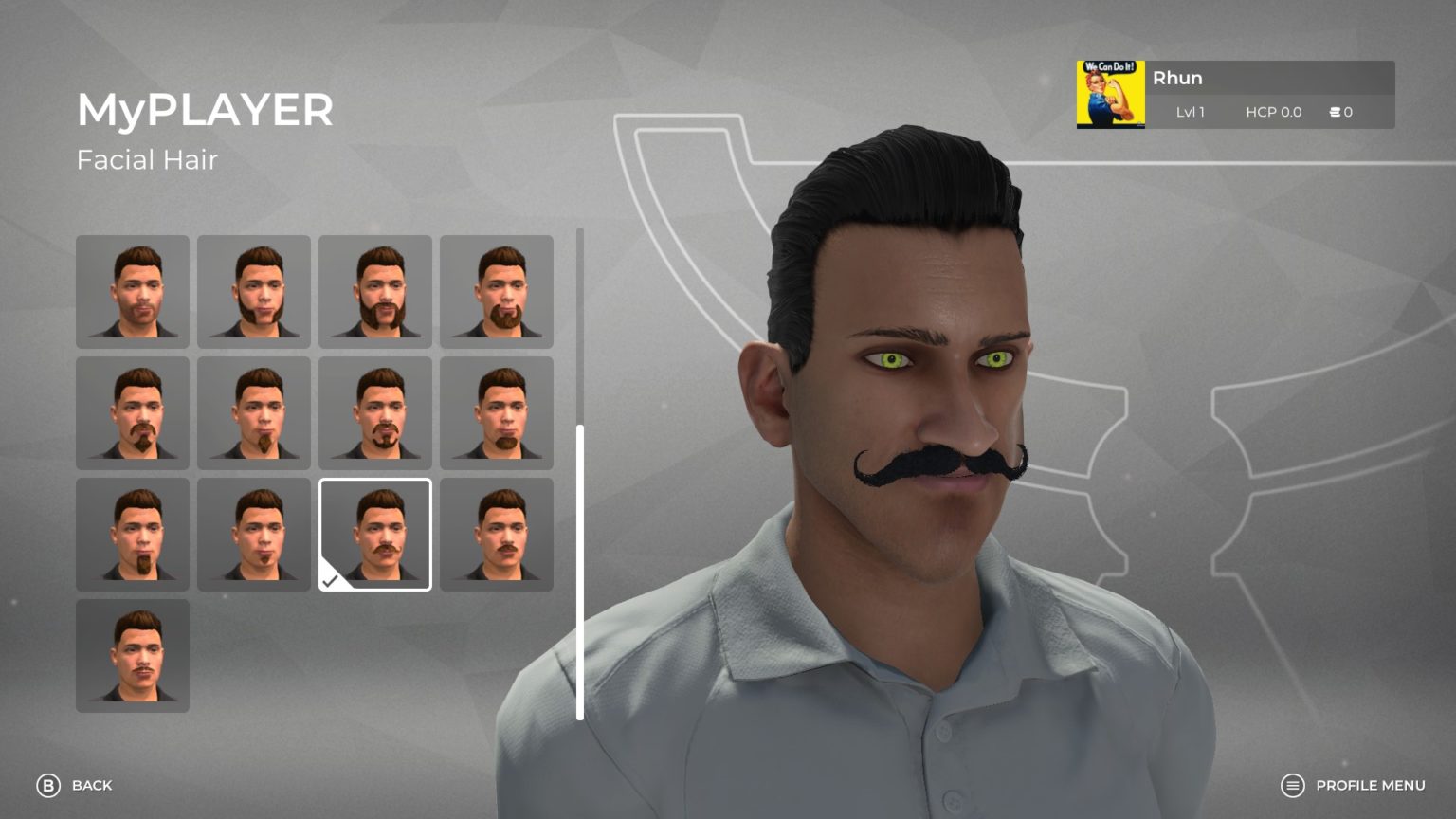Pick the tiny soul patch style

pyautogui.click(x=254, y=535)
